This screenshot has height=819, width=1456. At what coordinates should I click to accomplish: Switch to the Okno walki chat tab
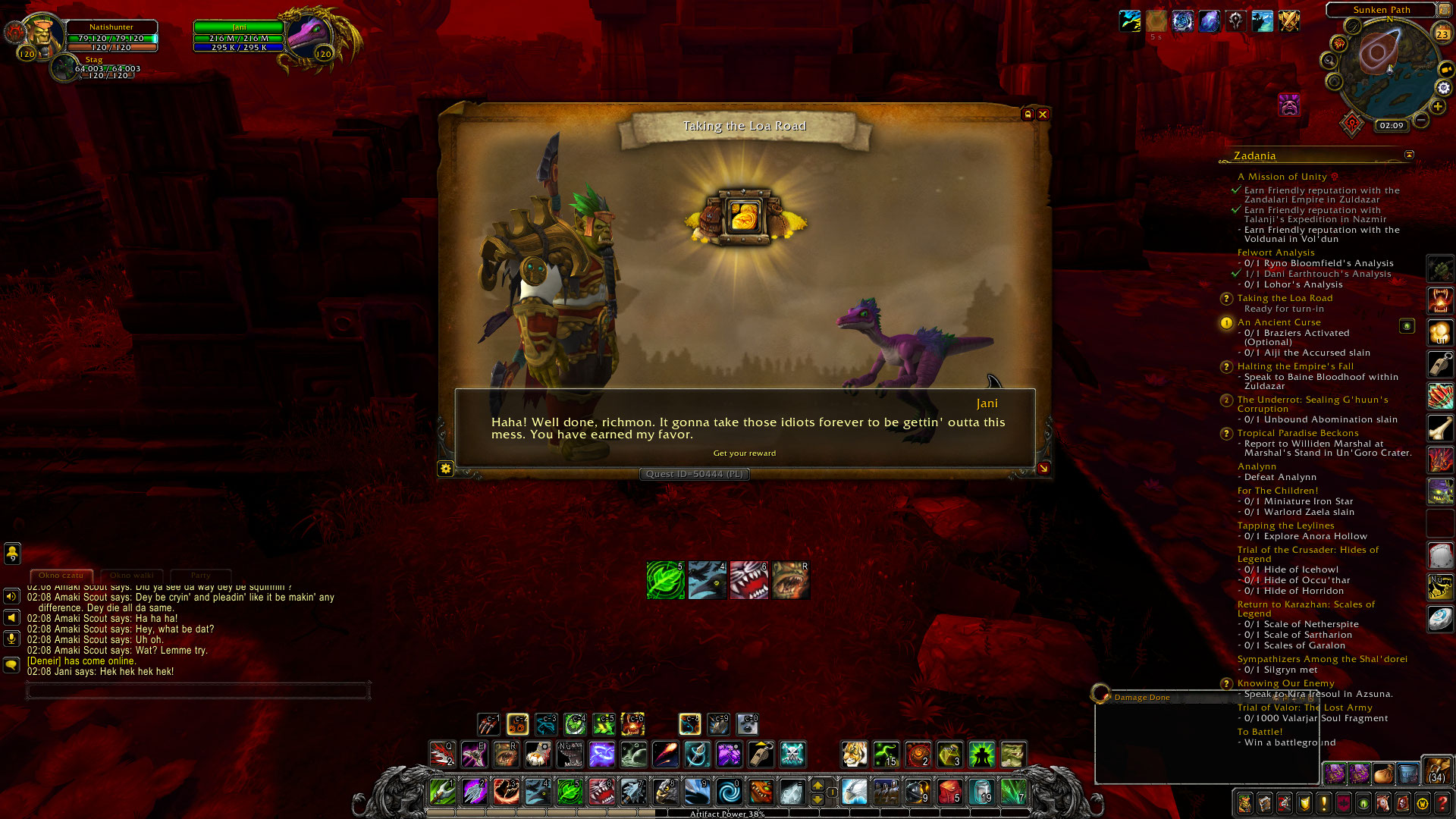point(131,576)
